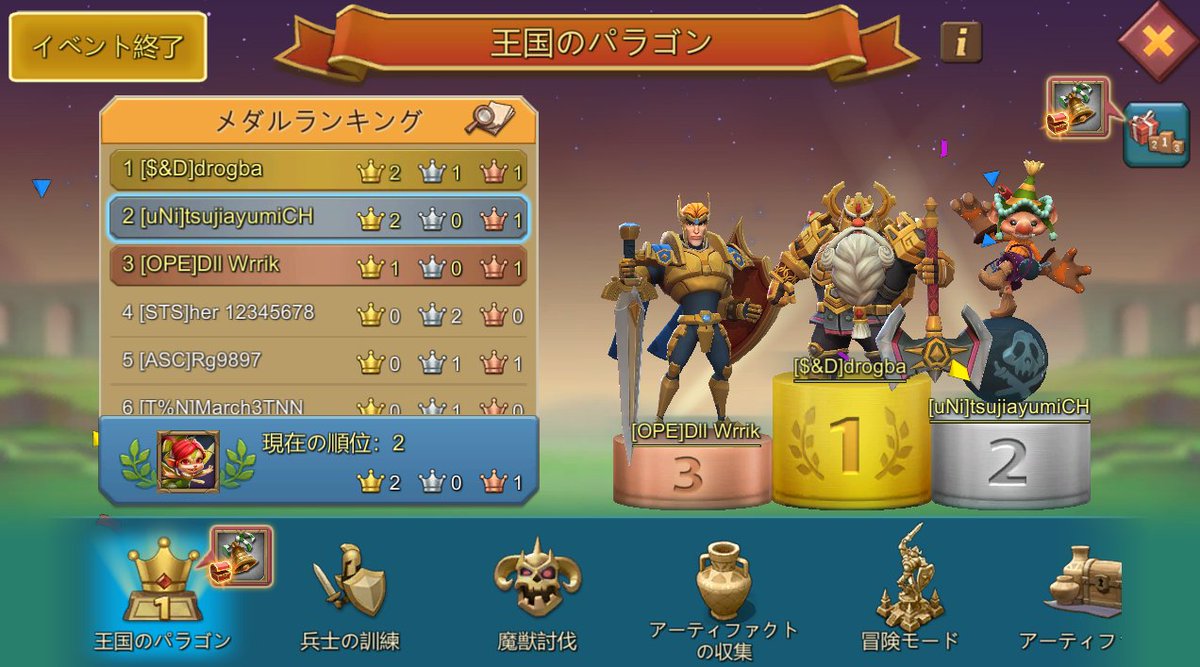Open the 魔獣討伐 tab

(537, 590)
